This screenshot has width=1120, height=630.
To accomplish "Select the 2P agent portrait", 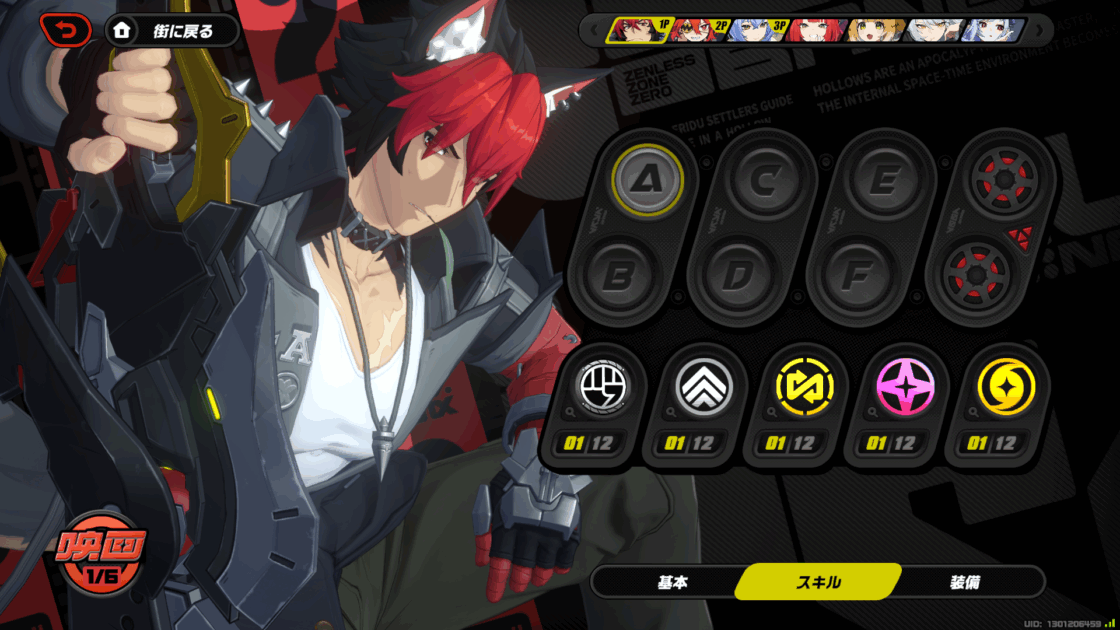I will point(699,30).
